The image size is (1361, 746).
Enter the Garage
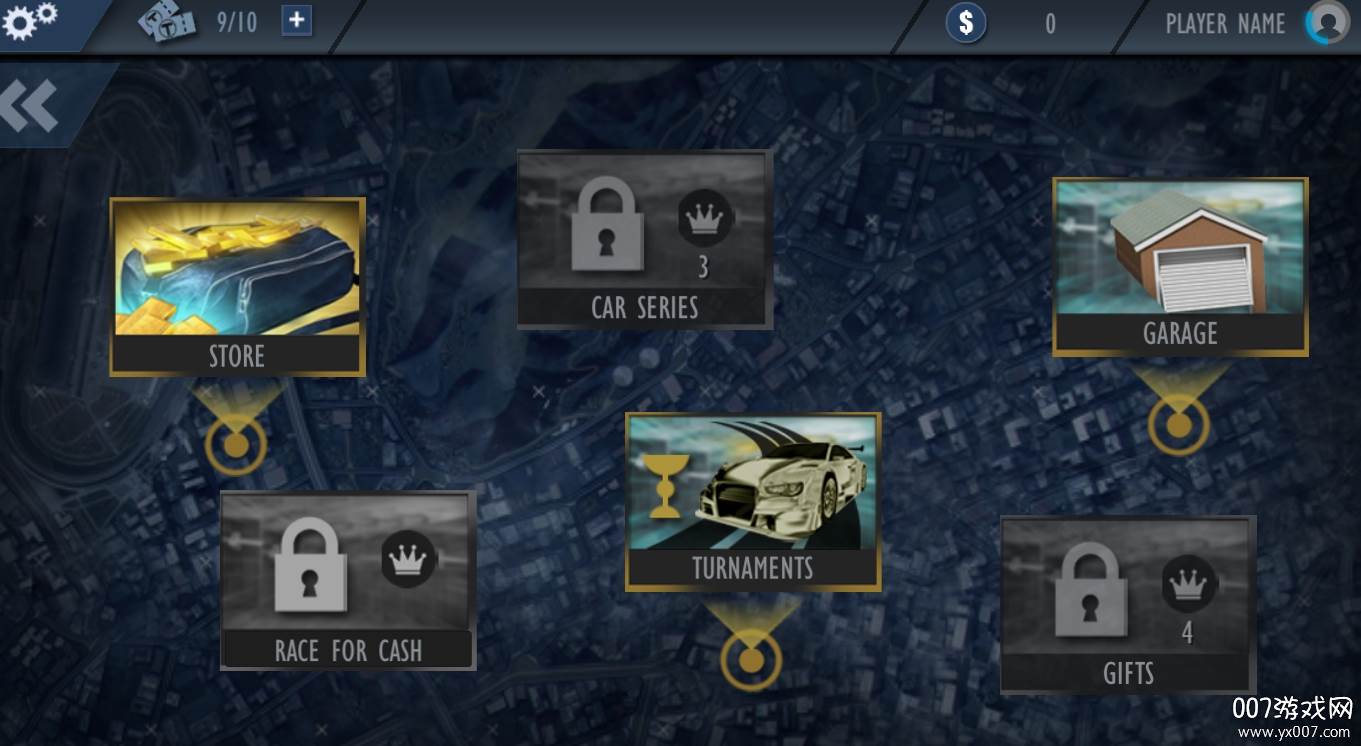click(x=1180, y=267)
